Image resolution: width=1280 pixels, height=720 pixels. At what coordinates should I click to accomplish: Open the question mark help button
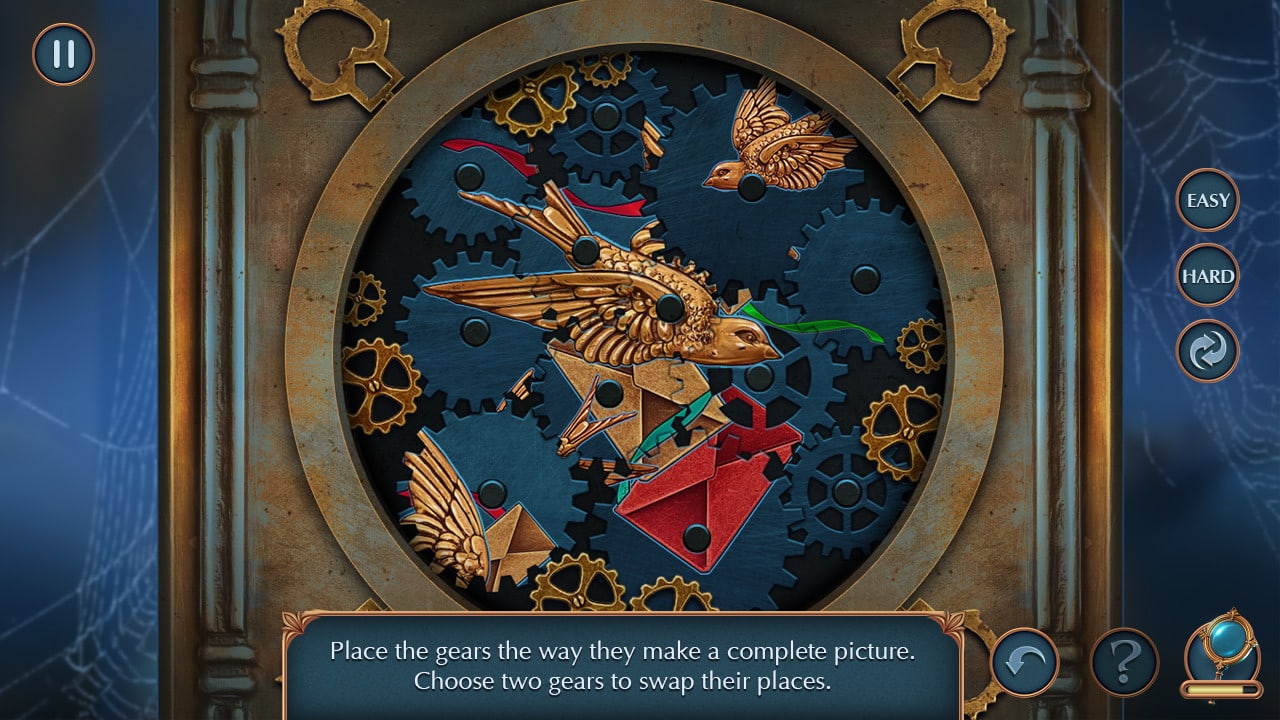1125,661
